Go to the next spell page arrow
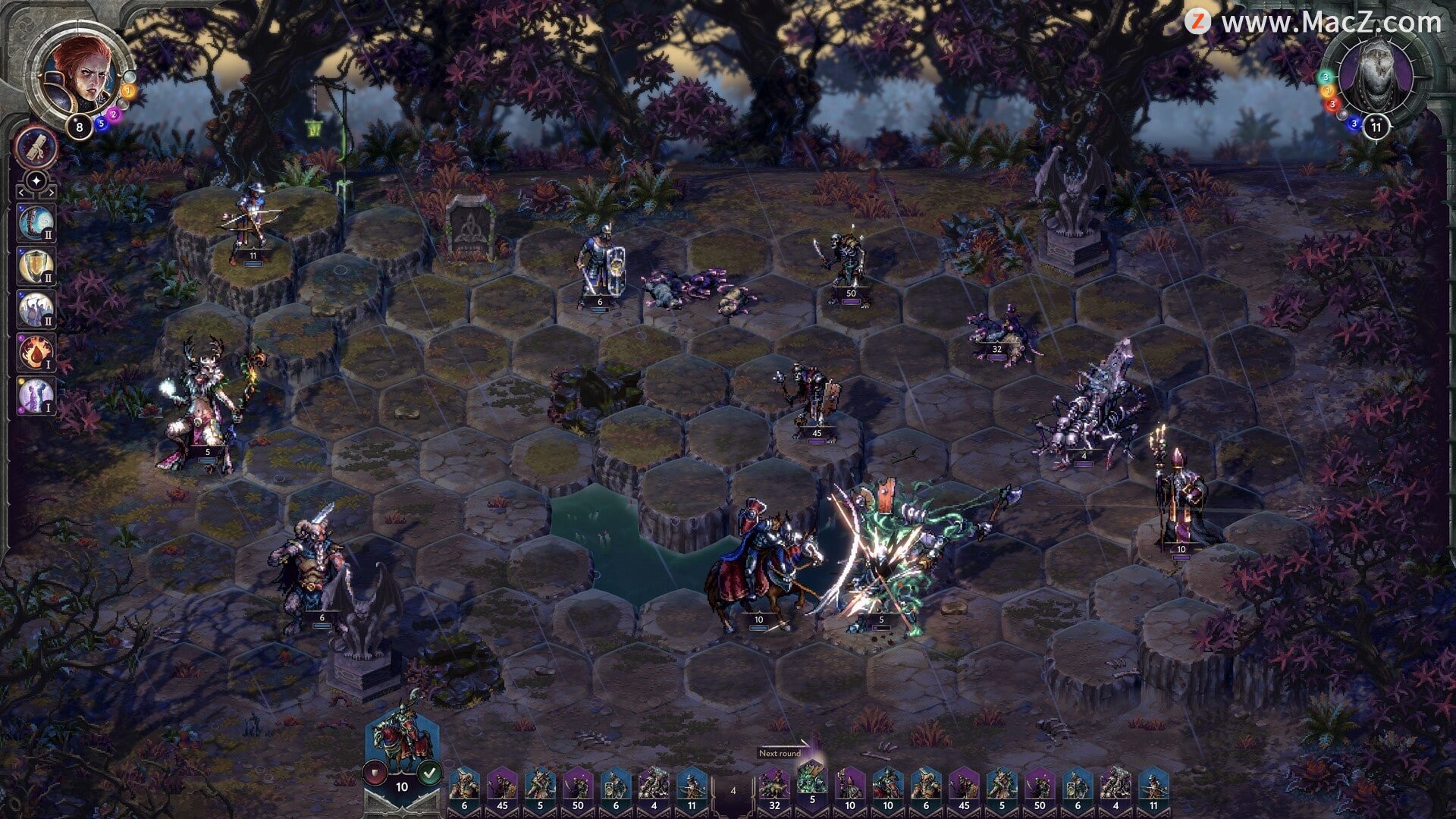The image size is (1456, 819). (x=51, y=194)
